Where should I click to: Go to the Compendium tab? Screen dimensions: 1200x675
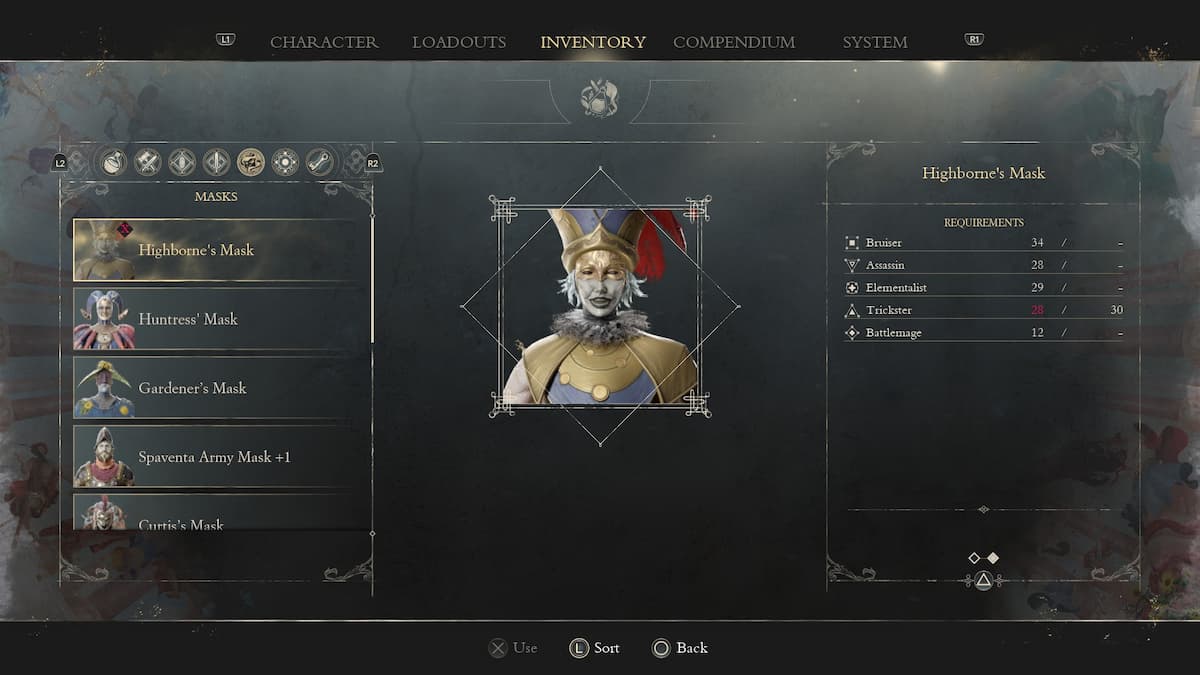point(734,42)
